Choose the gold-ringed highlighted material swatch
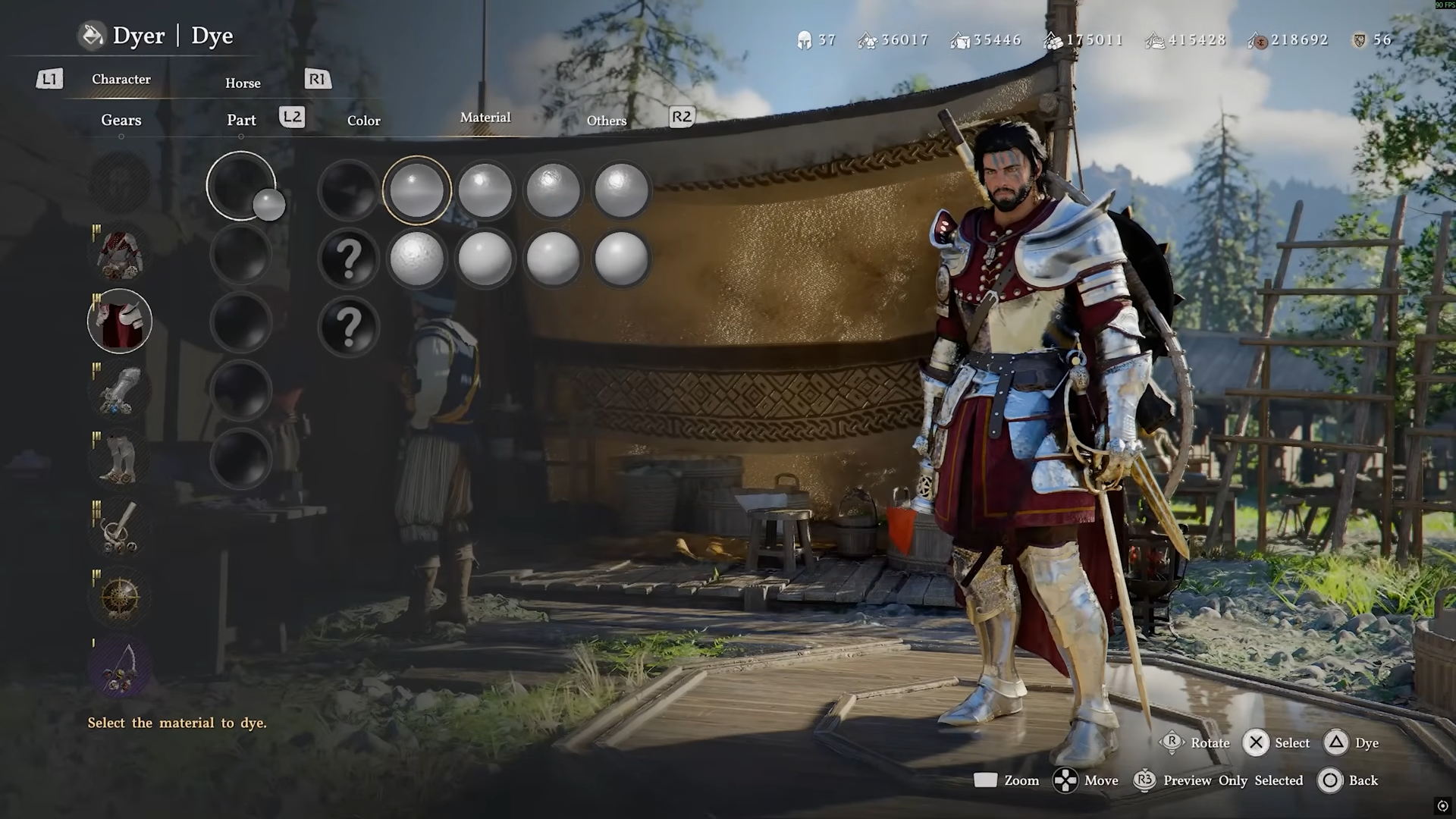This screenshot has height=819, width=1456. pyautogui.click(x=416, y=190)
